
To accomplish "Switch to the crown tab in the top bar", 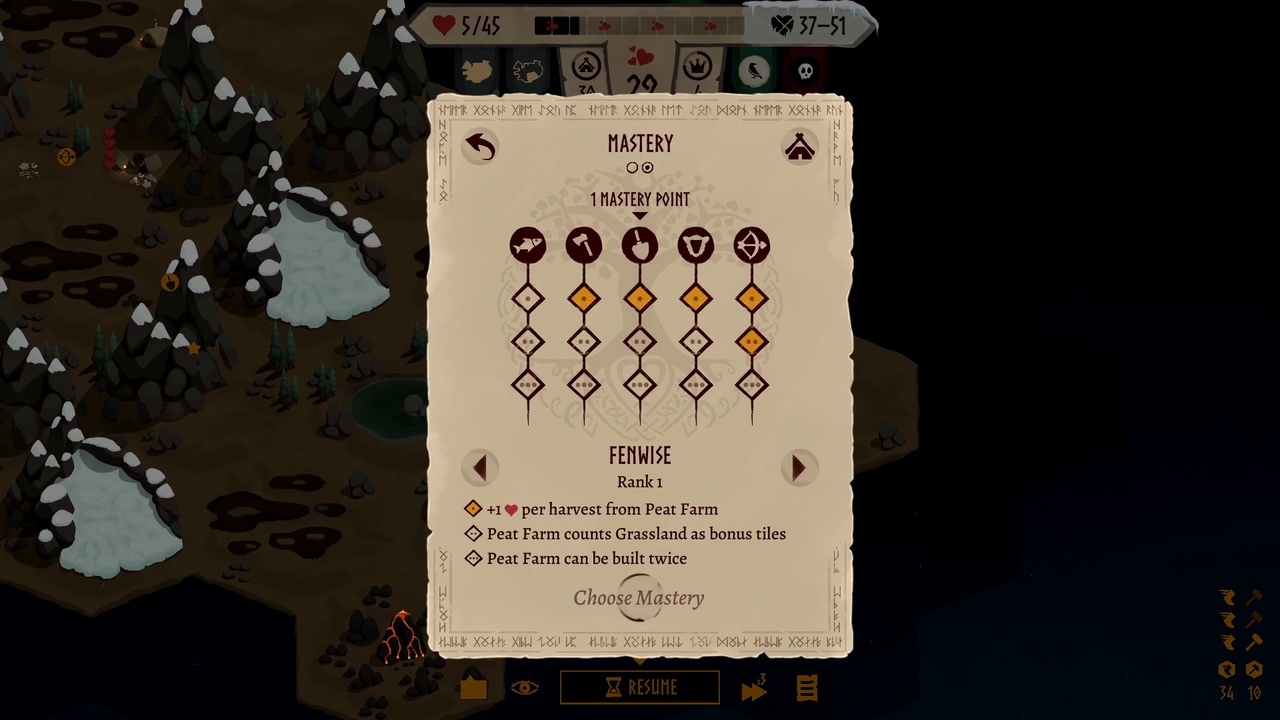I will coord(697,68).
